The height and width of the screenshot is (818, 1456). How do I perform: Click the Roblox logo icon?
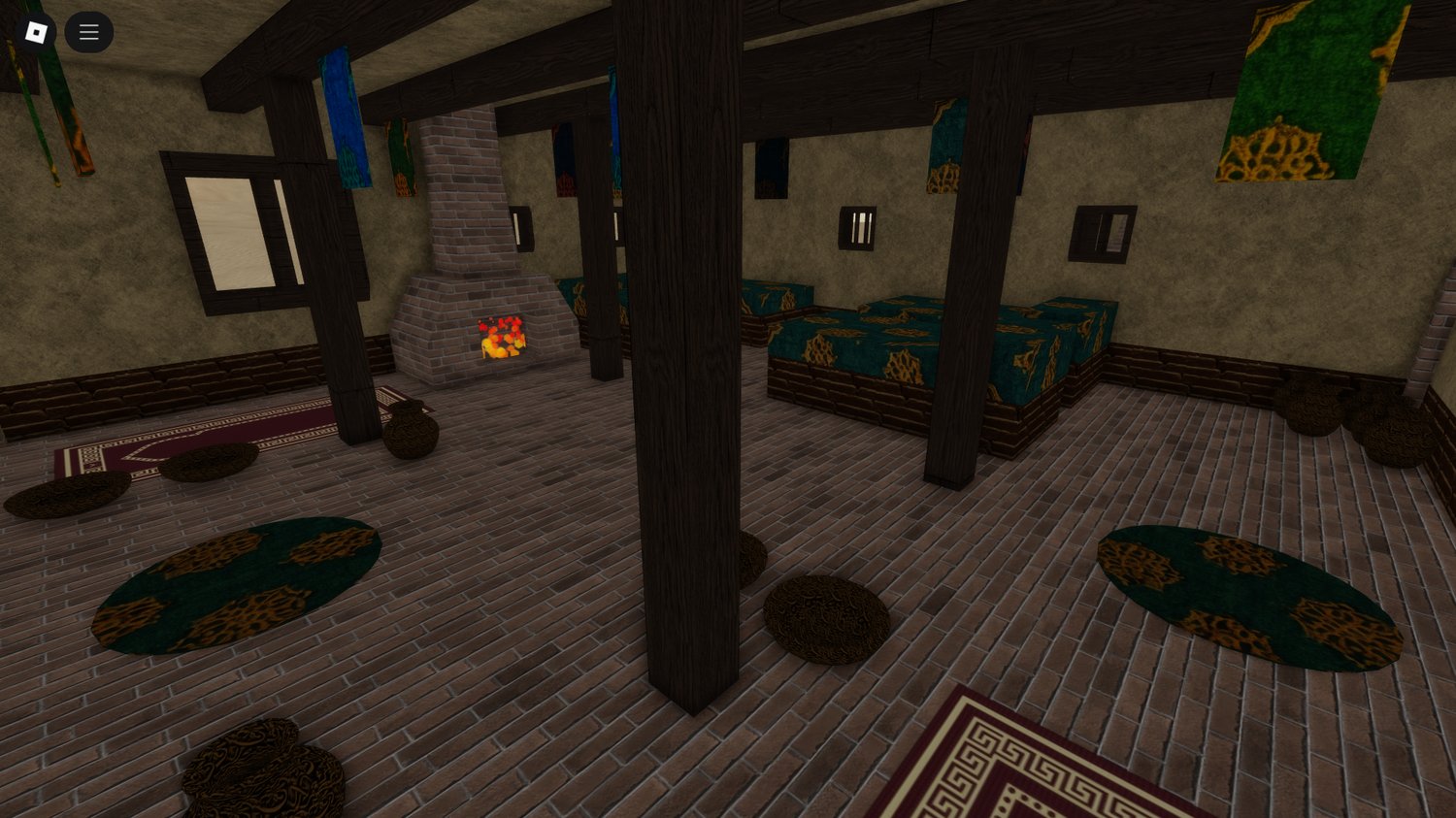pos(35,31)
